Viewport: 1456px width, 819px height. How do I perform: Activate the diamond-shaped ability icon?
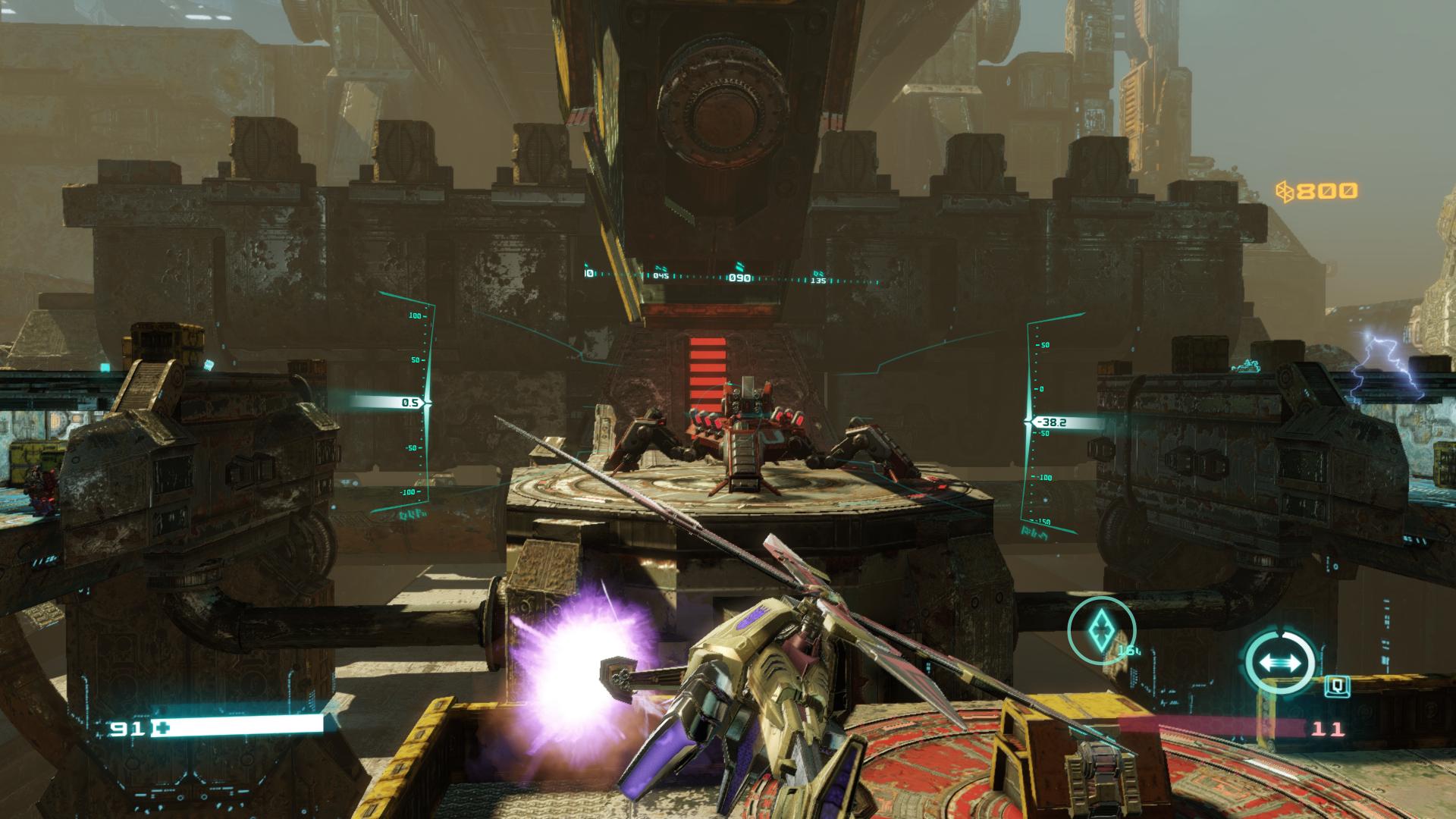[x=1101, y=630]
